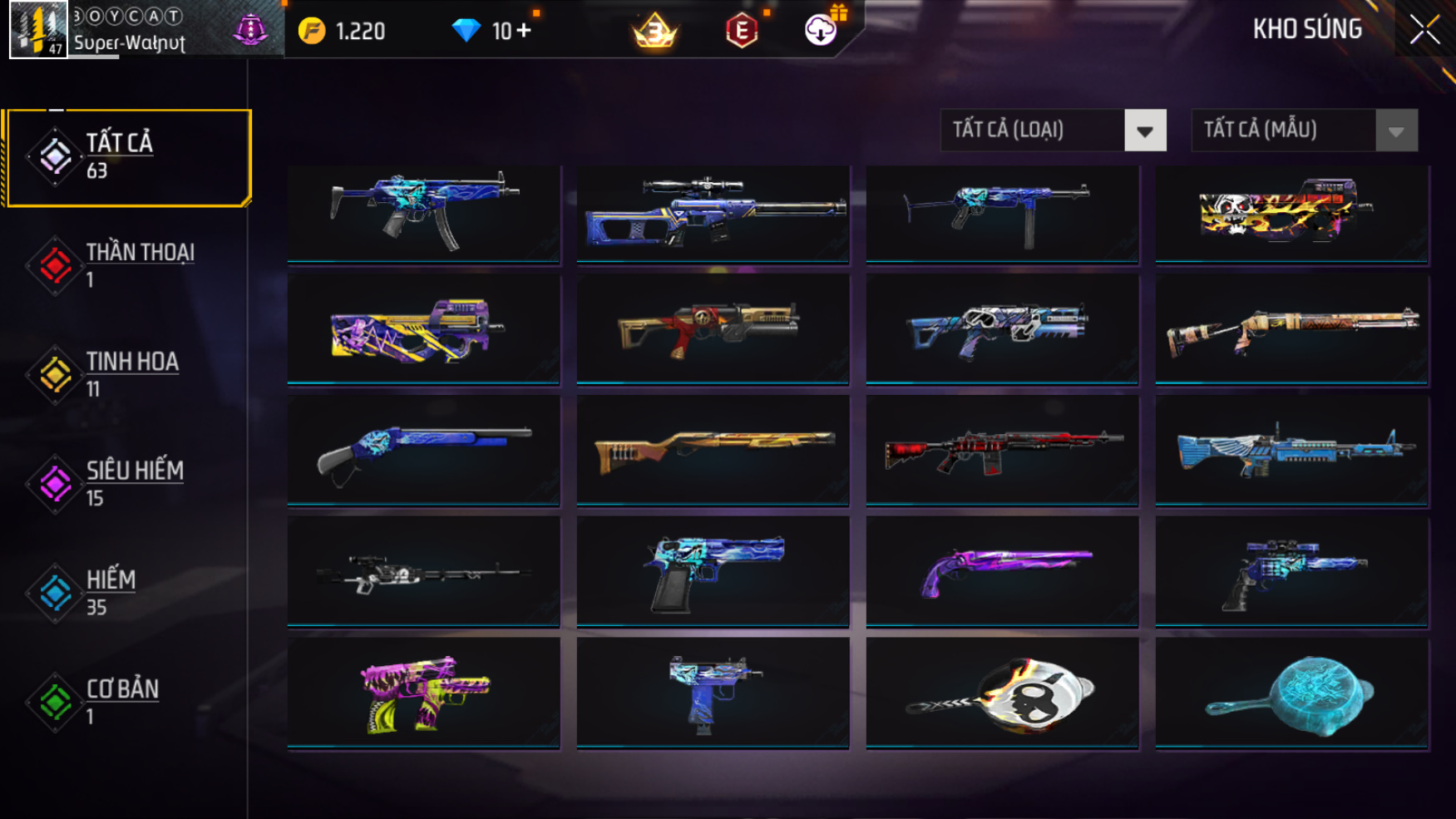The height and width of the screenshot is (819, 1456).
Task: Show the Siêu Hiếm skins tab
Action: point(125,484)
